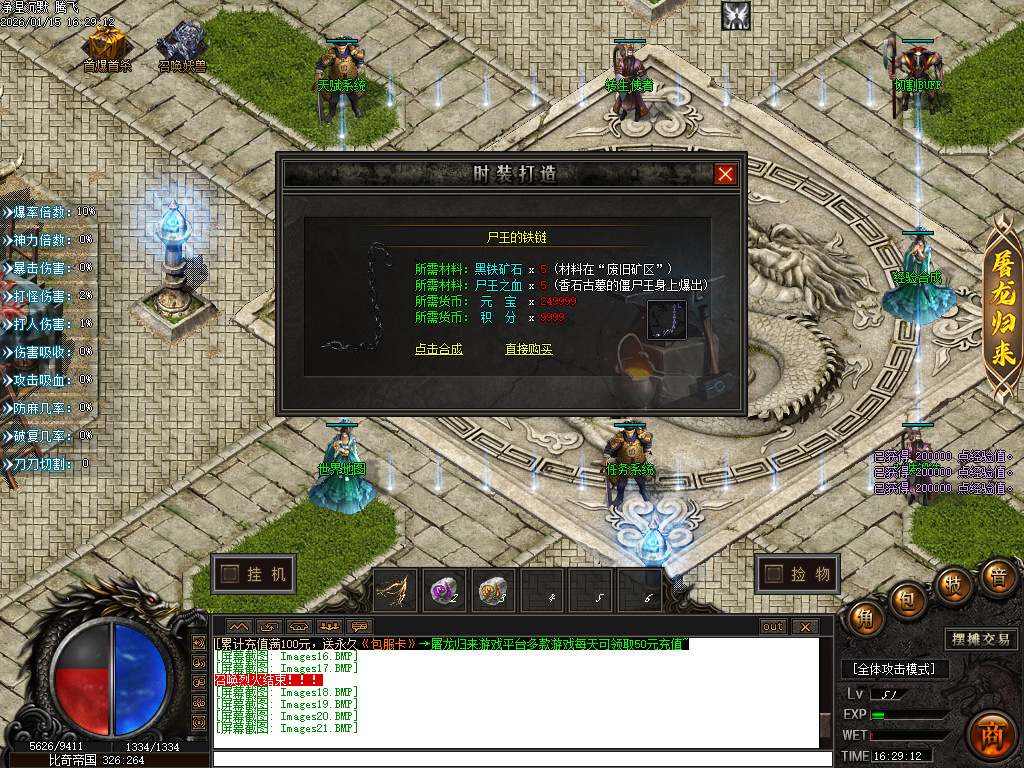Use the orange scroll in hotbar slot 3
This screenshot has height=768, width=1024.
click(493, 591)
